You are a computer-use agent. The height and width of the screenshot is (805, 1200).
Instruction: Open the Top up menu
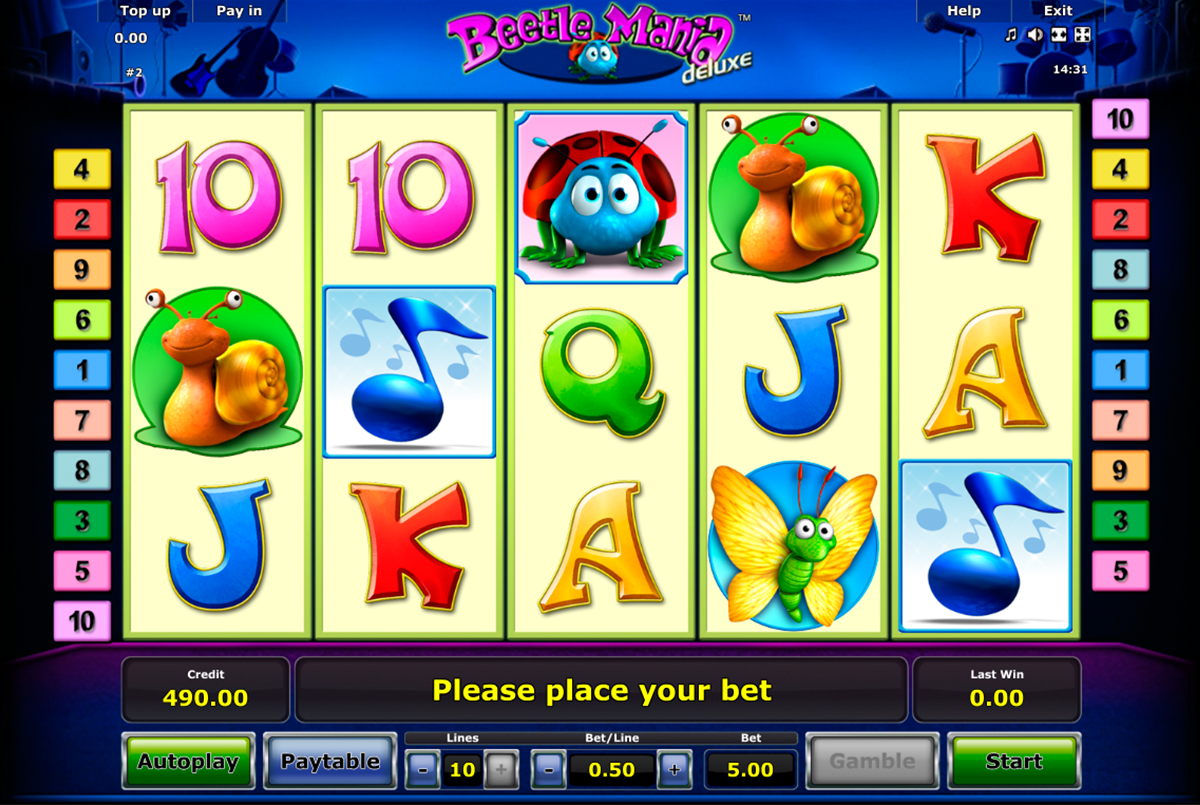point(146,11)
